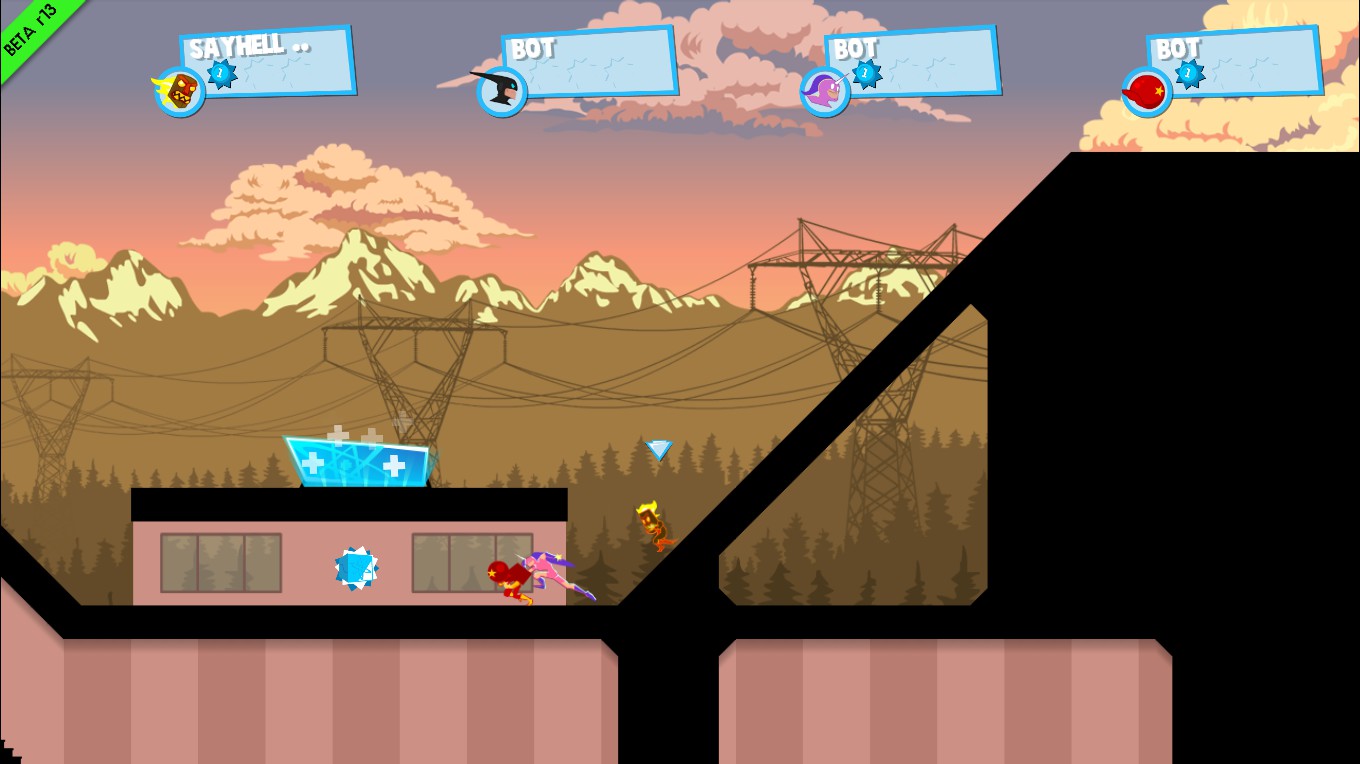Viewport: 1360px width, 764px height.
Task: Select the flaming tiki mask player avatar
Action: (178, 90)
